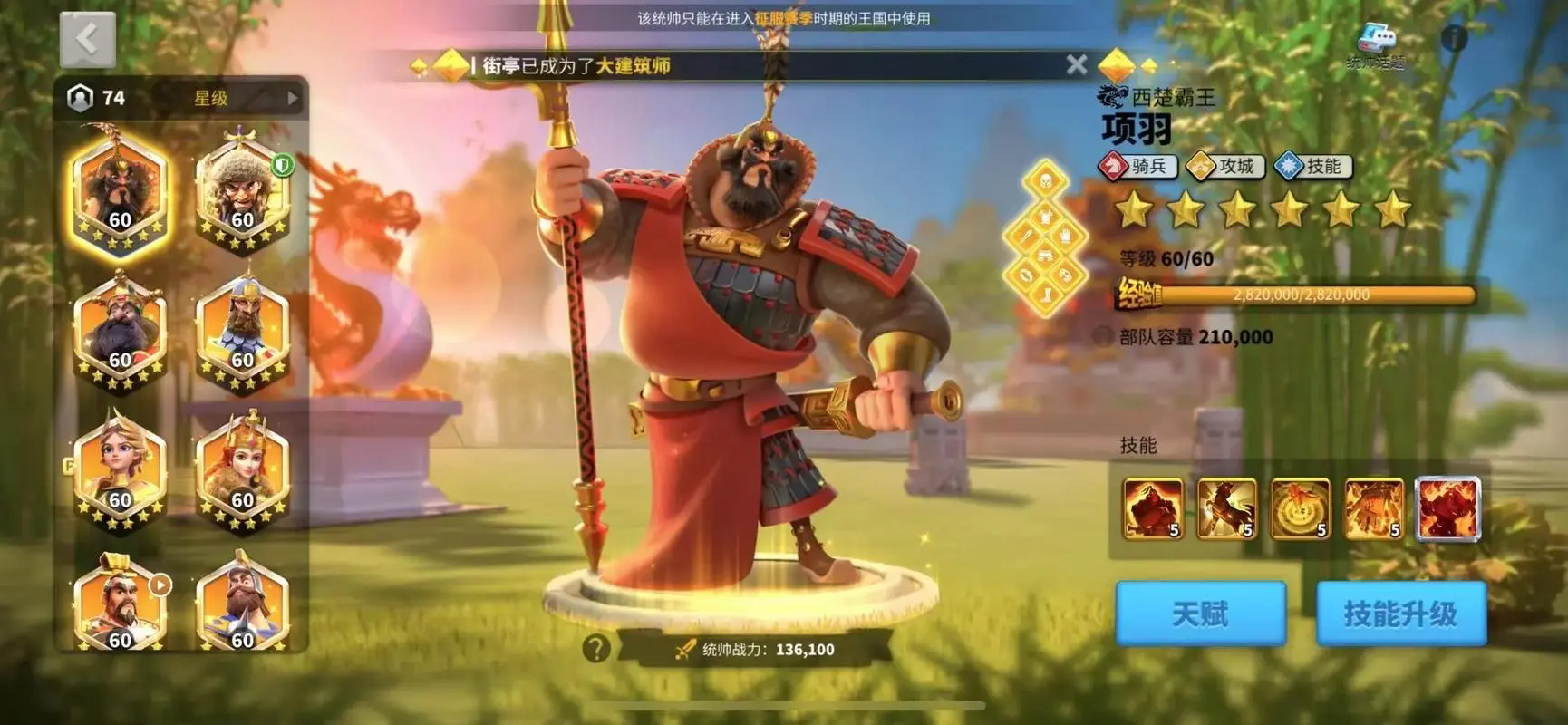
Task: Close the 街亭 great builder notification banner
Action: [x=1076, y=64]
